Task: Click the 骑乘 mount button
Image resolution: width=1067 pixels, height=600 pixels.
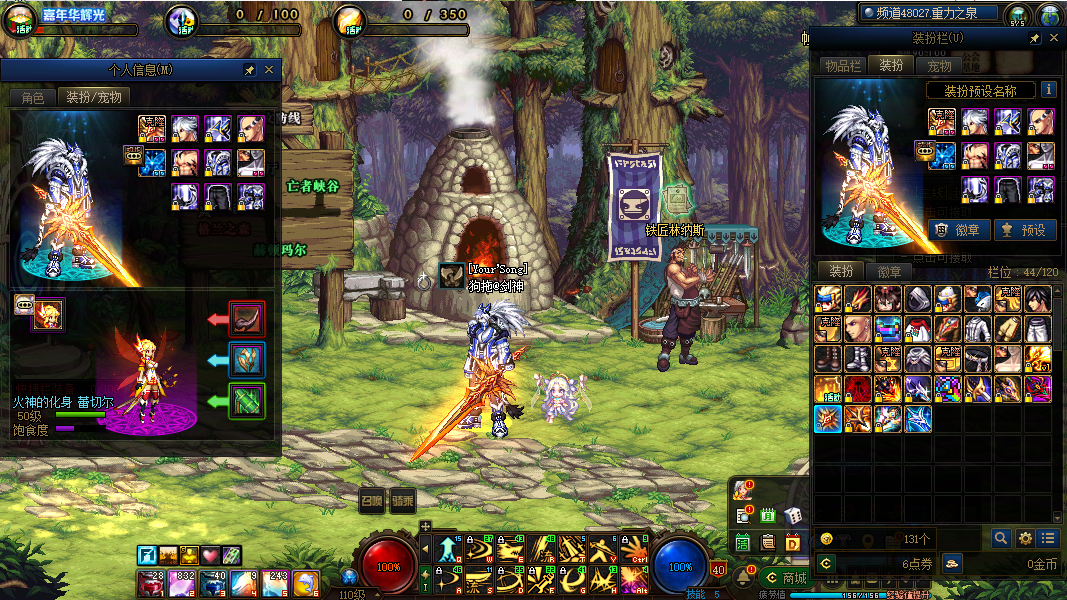Action: (403, 500)
